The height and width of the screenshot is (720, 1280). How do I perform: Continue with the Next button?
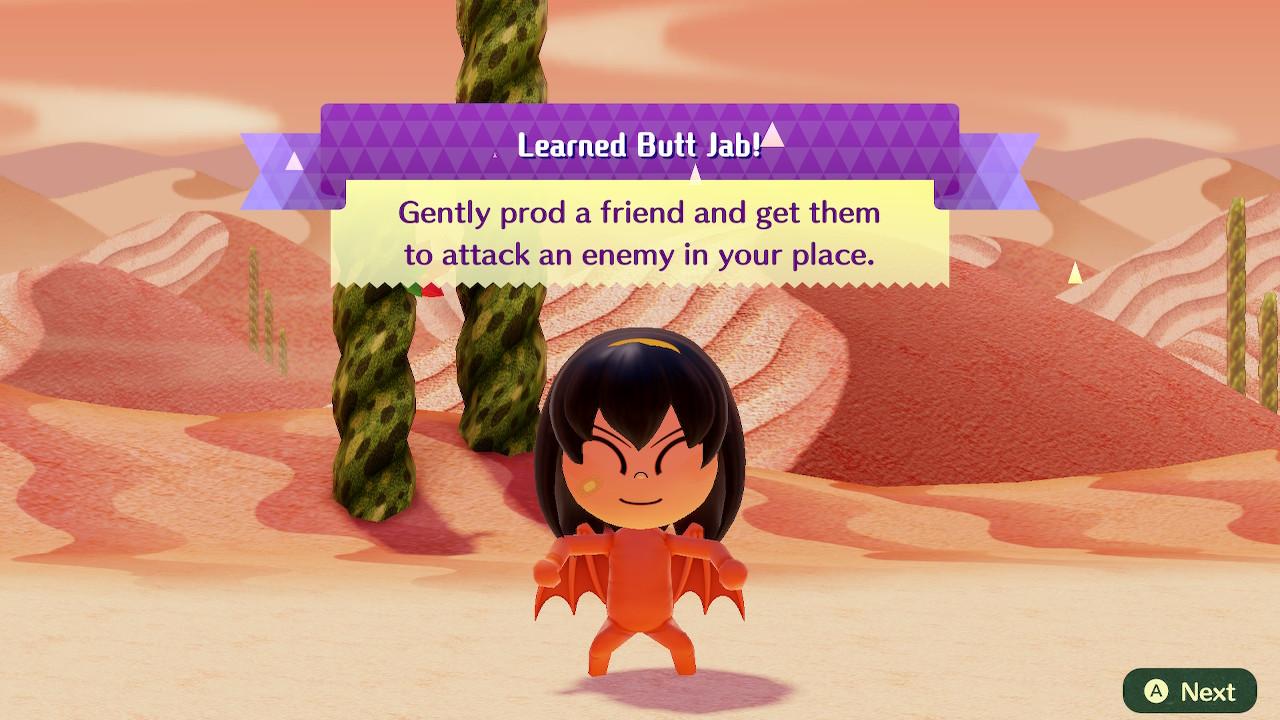click(x=1189, y=691)
